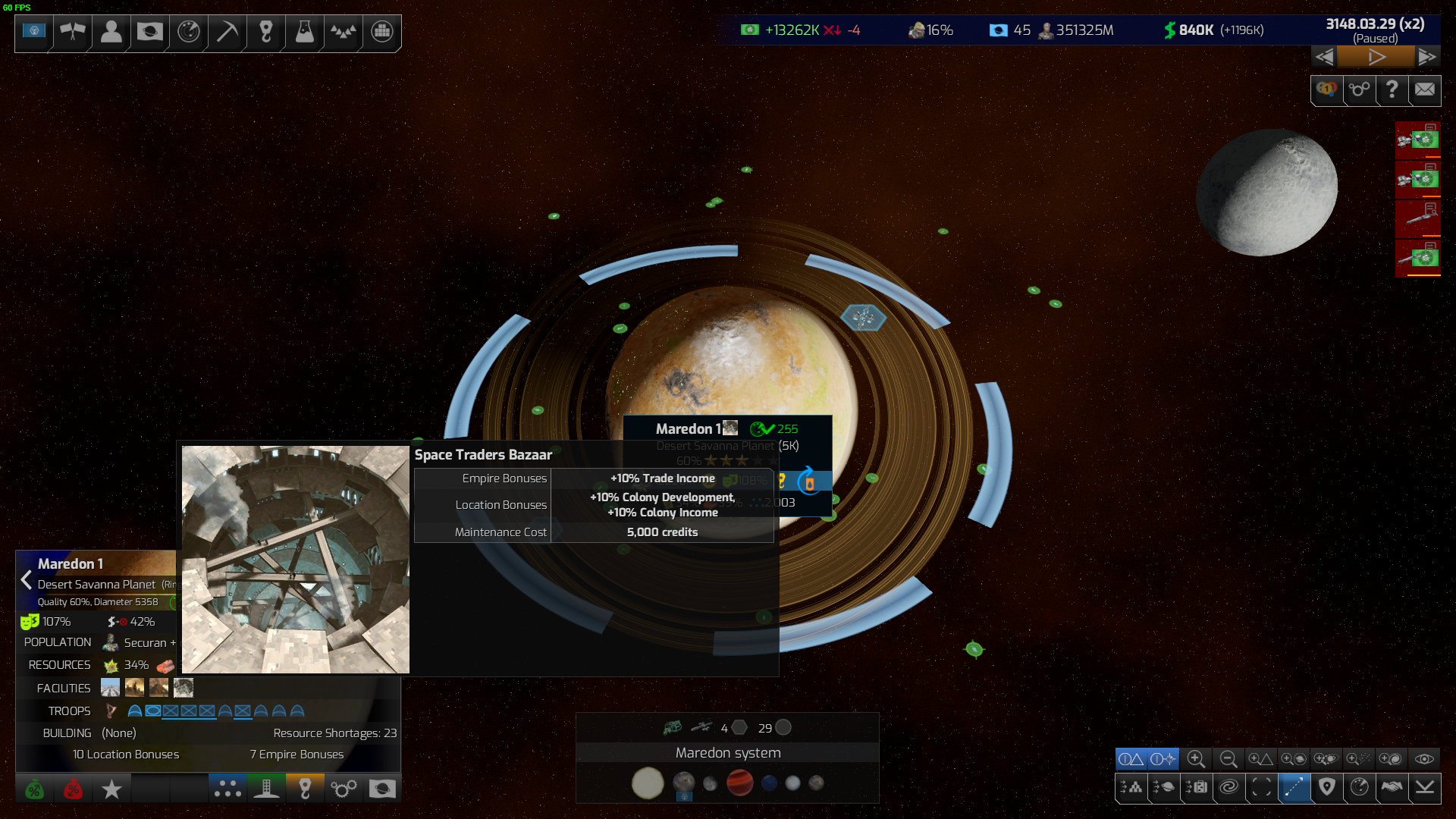Select the Space Traders Bazaar facility thumbnail
The width and height of the screenshot is (1456, 819).
click(x=183, y=688)
